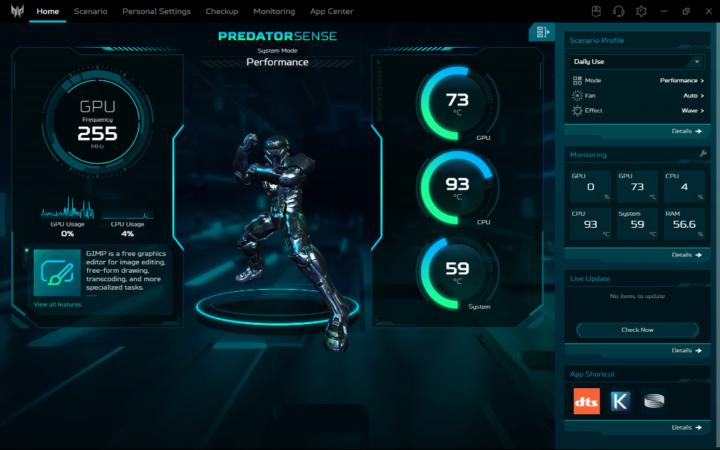The image size is (720, 450).
Task: Switch to the Scenario tab
Action: tap(90, 11)
